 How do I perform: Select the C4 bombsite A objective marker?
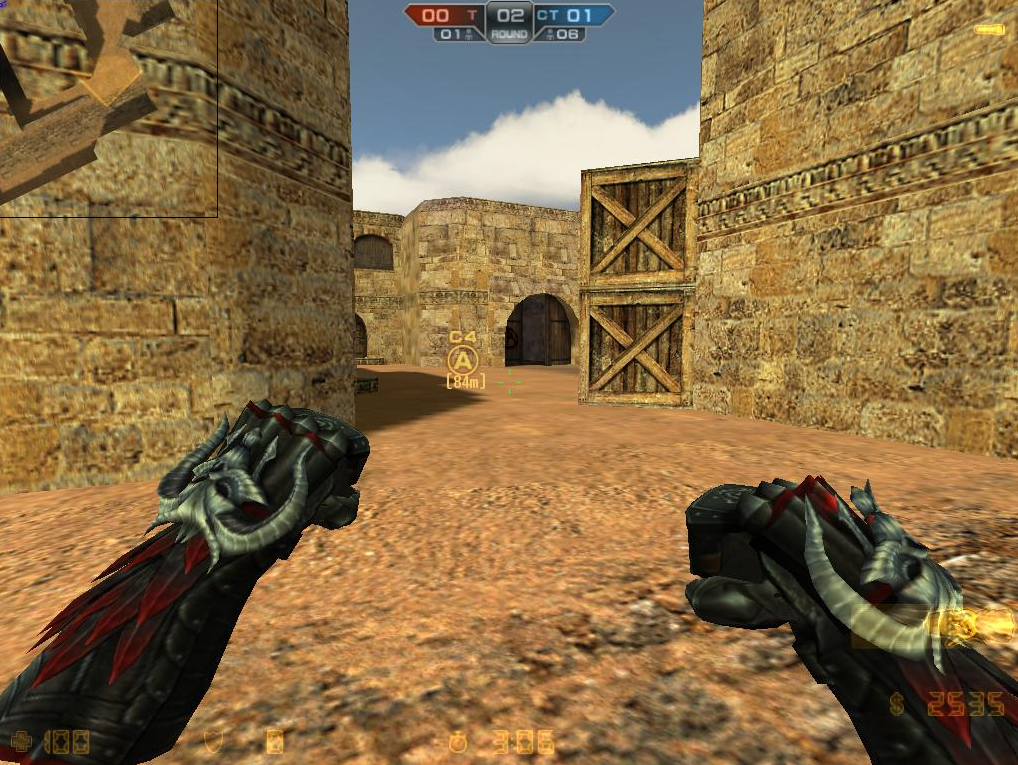point(462,360)
